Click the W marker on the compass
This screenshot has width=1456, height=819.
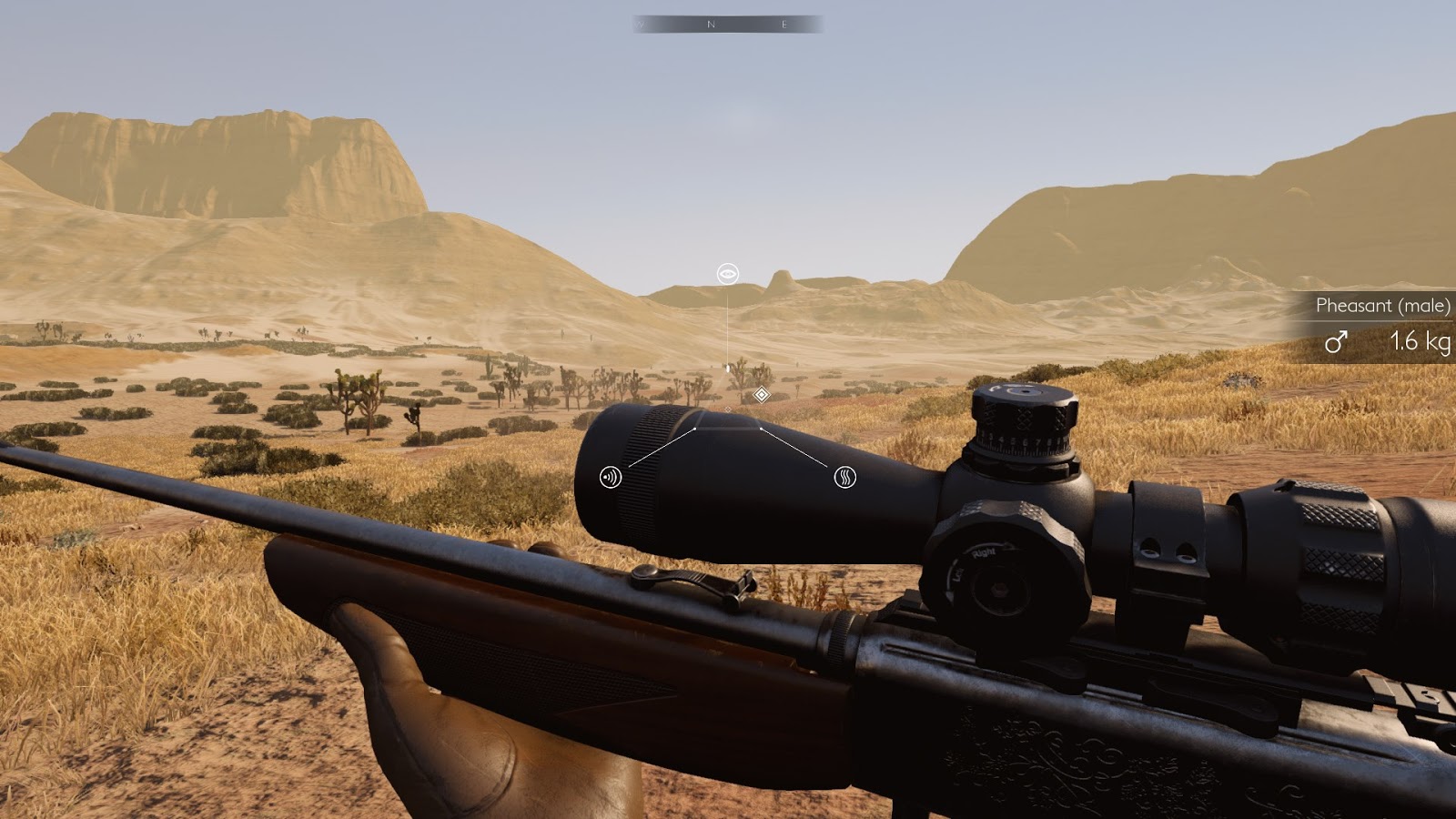point(641,23)
